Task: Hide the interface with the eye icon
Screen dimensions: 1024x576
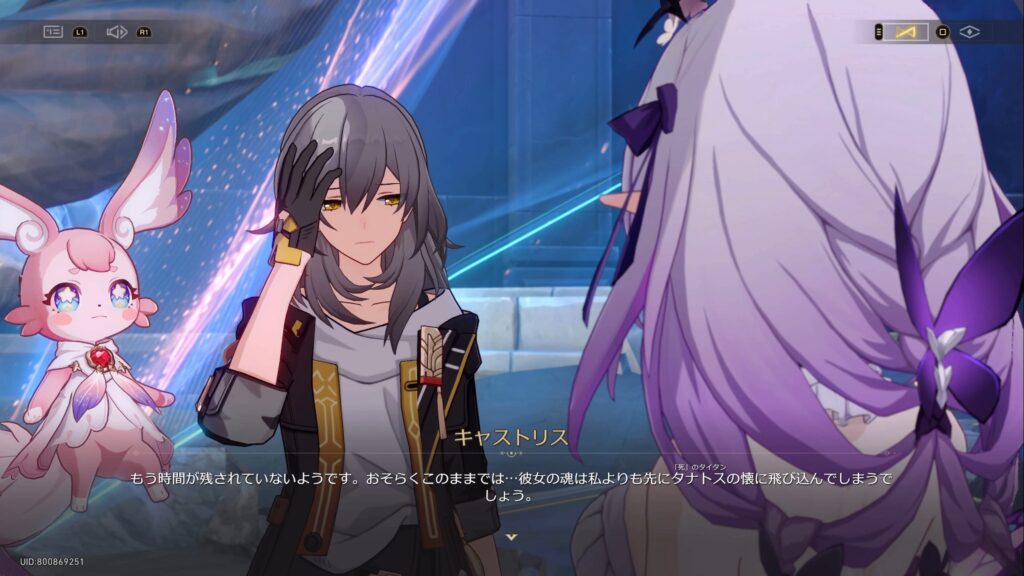Action: [x=969, y=32]
